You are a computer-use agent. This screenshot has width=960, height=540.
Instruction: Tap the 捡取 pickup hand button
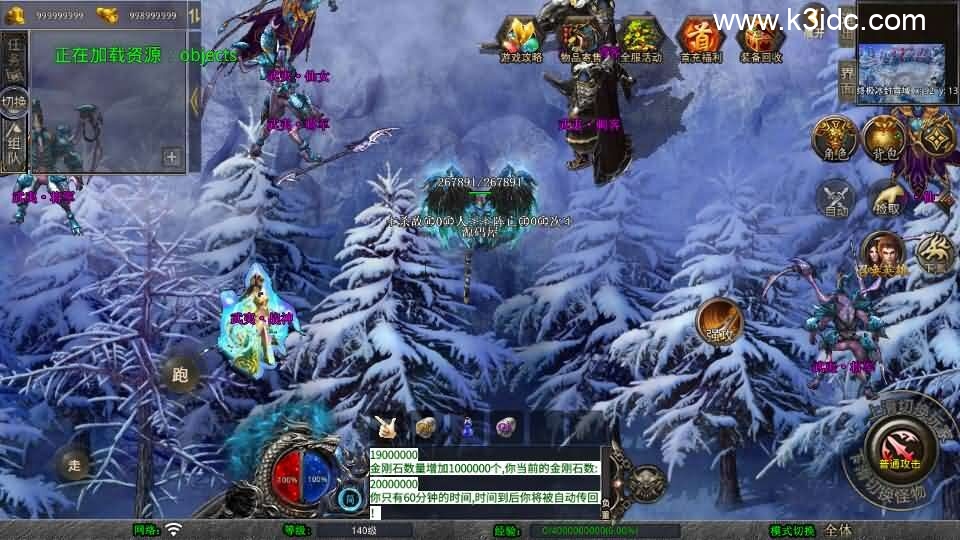click(x=886, y=198)
